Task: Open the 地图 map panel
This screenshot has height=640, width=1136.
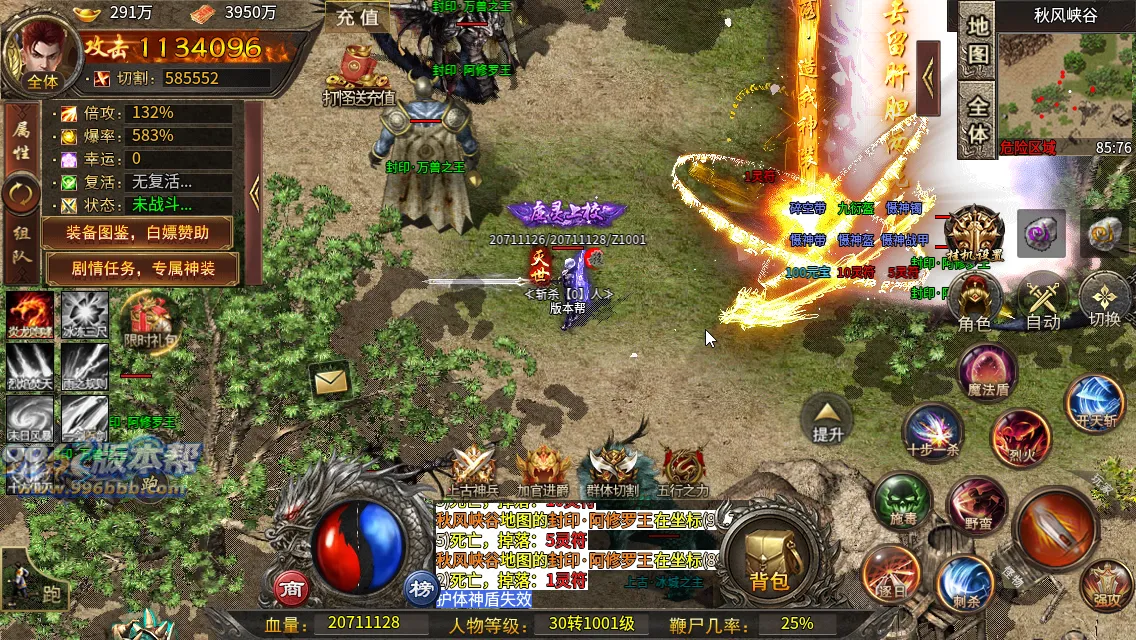Action: pos(978,40)
